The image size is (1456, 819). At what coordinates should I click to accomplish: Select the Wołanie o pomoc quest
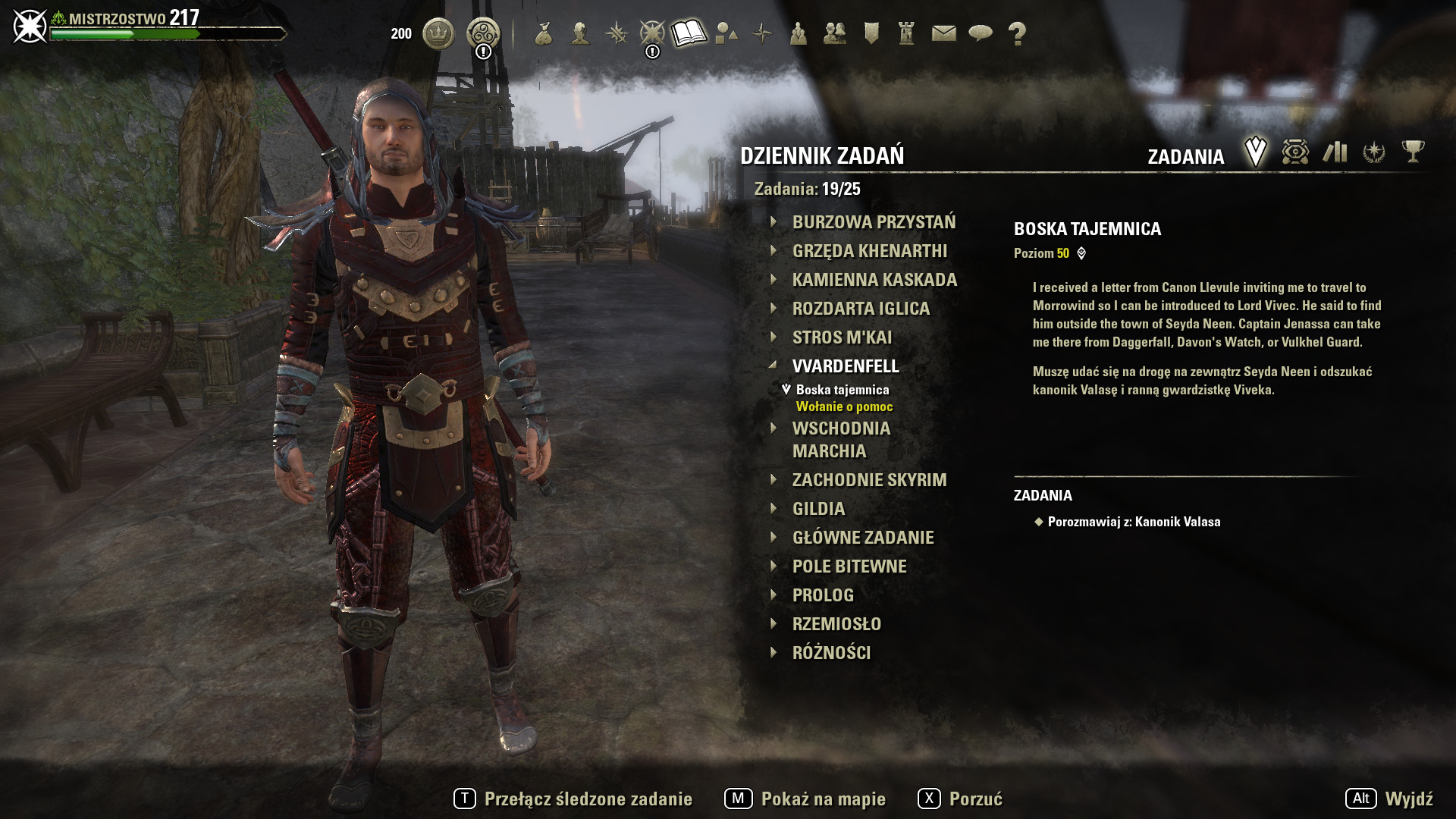(x=844, y=406)
